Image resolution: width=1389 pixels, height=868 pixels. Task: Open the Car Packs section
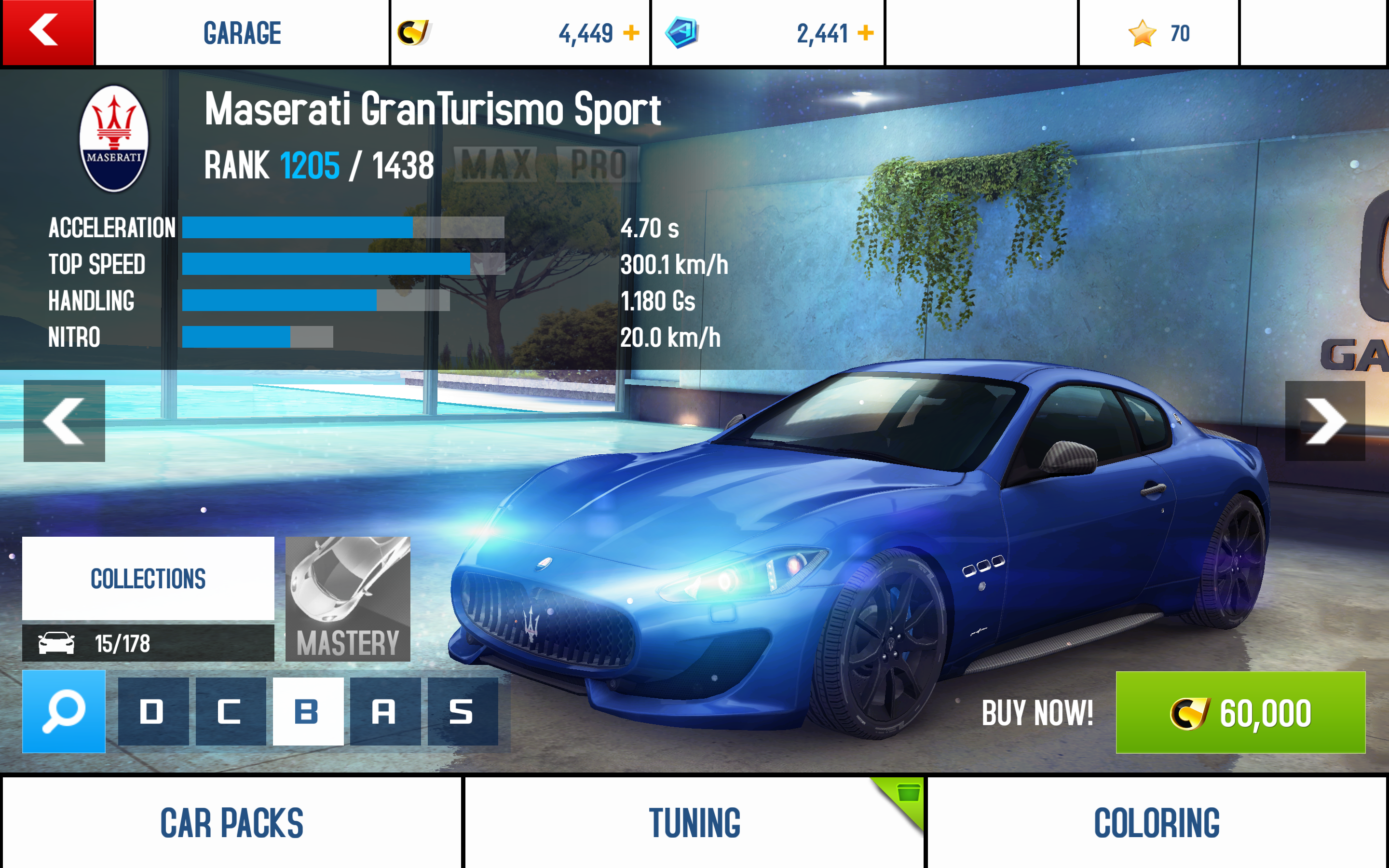(231, 823)
